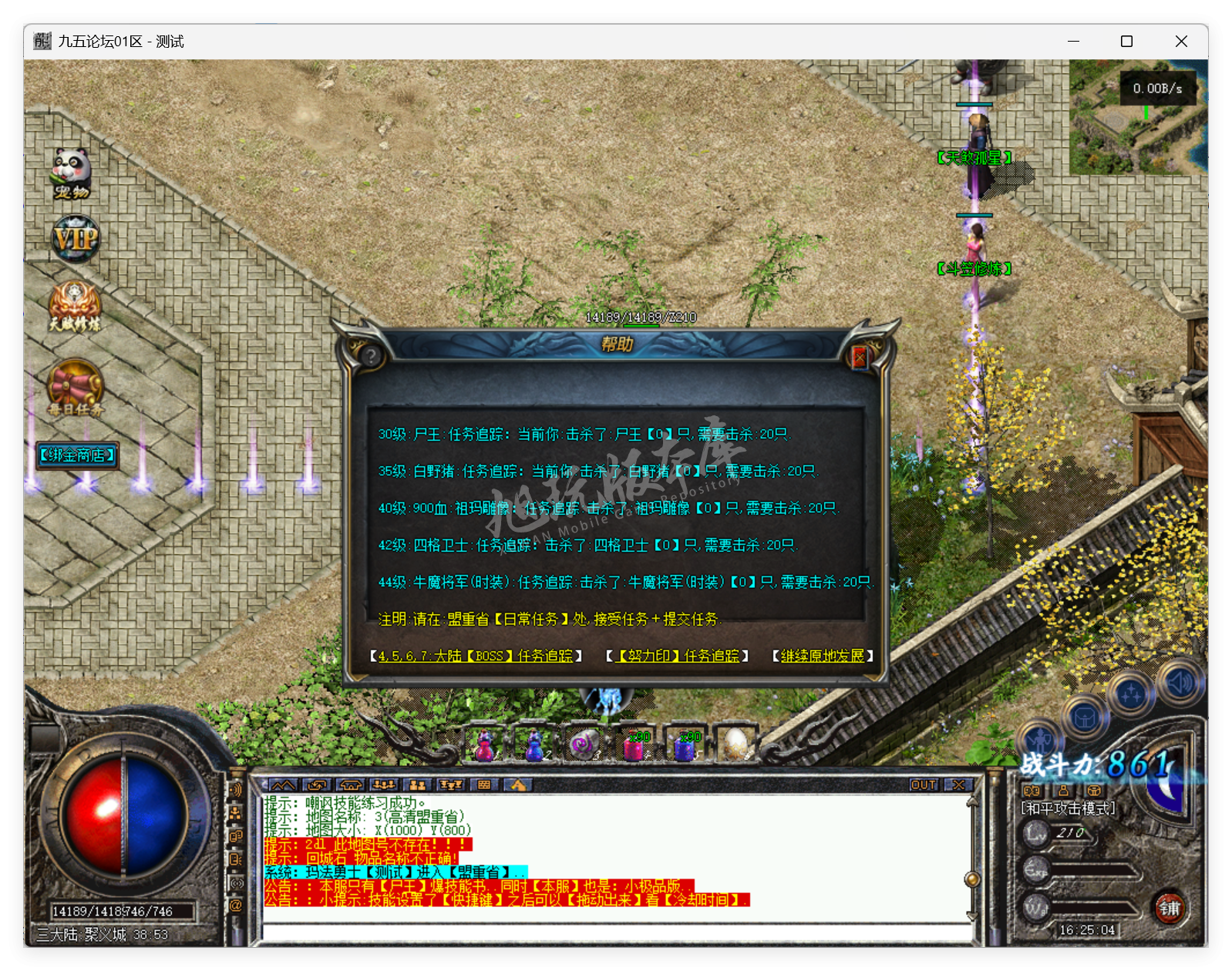Open the character info round icon

coord(1041,738)
